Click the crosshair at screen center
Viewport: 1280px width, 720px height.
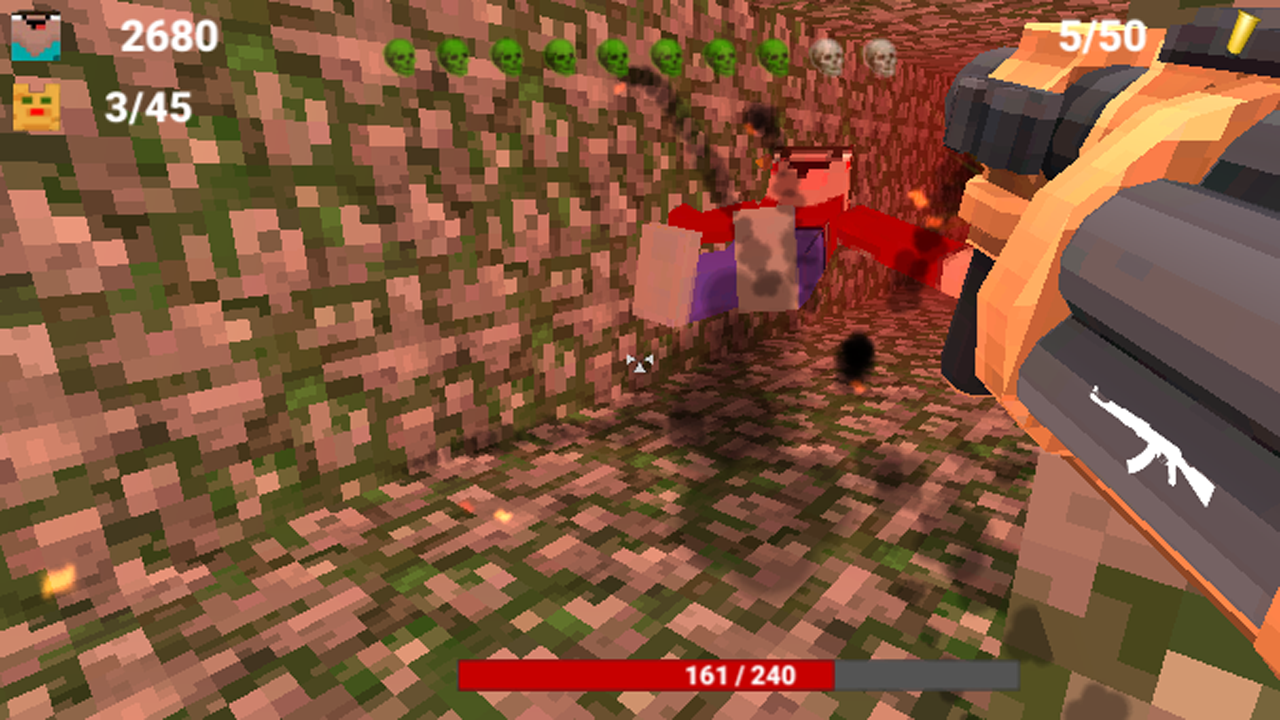pyautogui.click(x=638, y=363)
